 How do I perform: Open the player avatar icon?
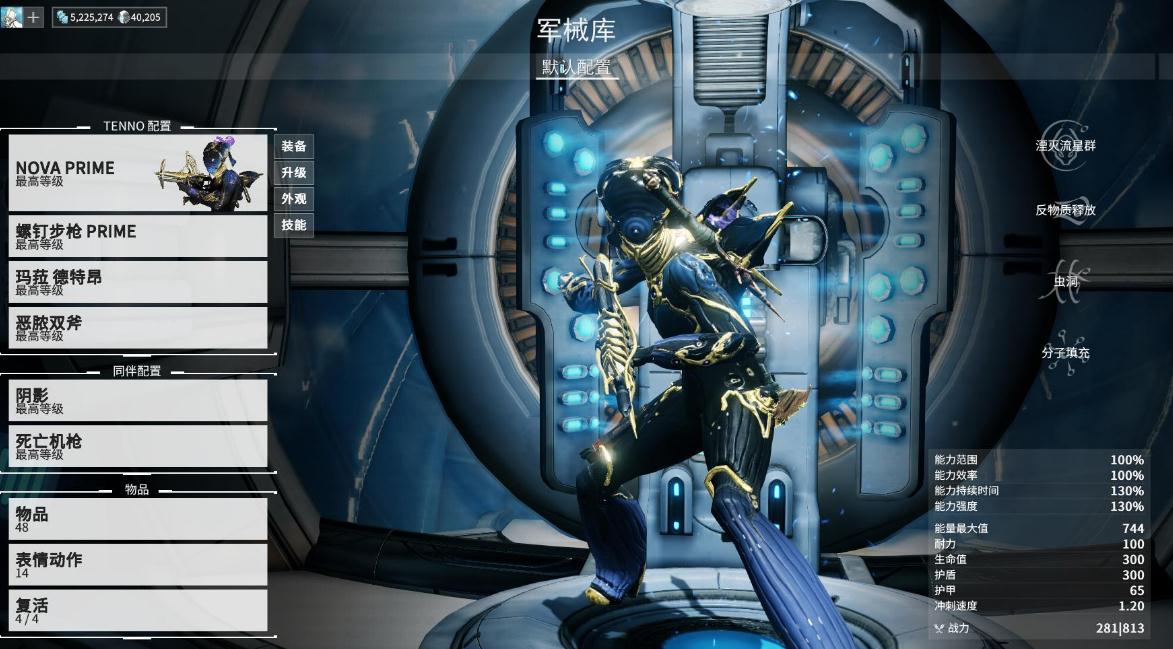(x=12, y=17)
